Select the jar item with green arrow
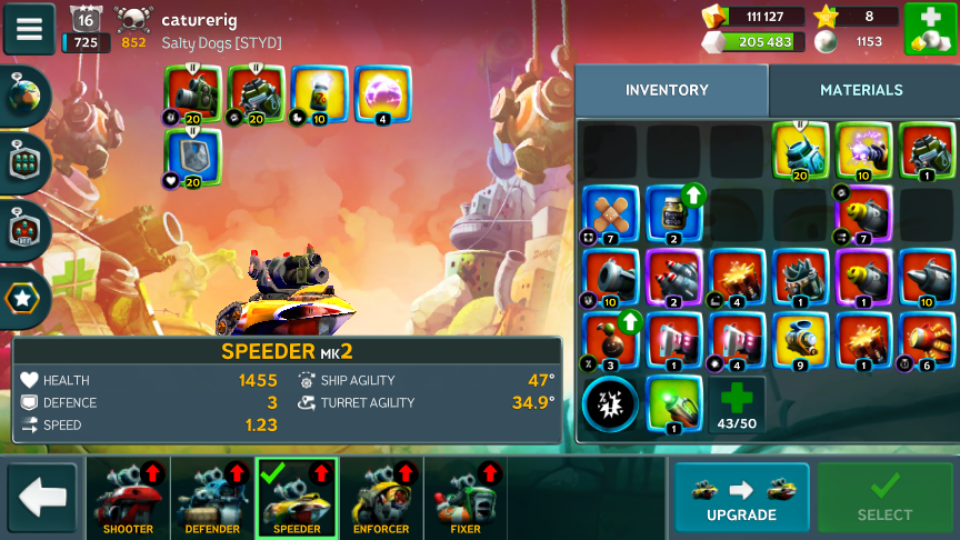Viewport: 960px width, 540px height. tap(674, 214)
